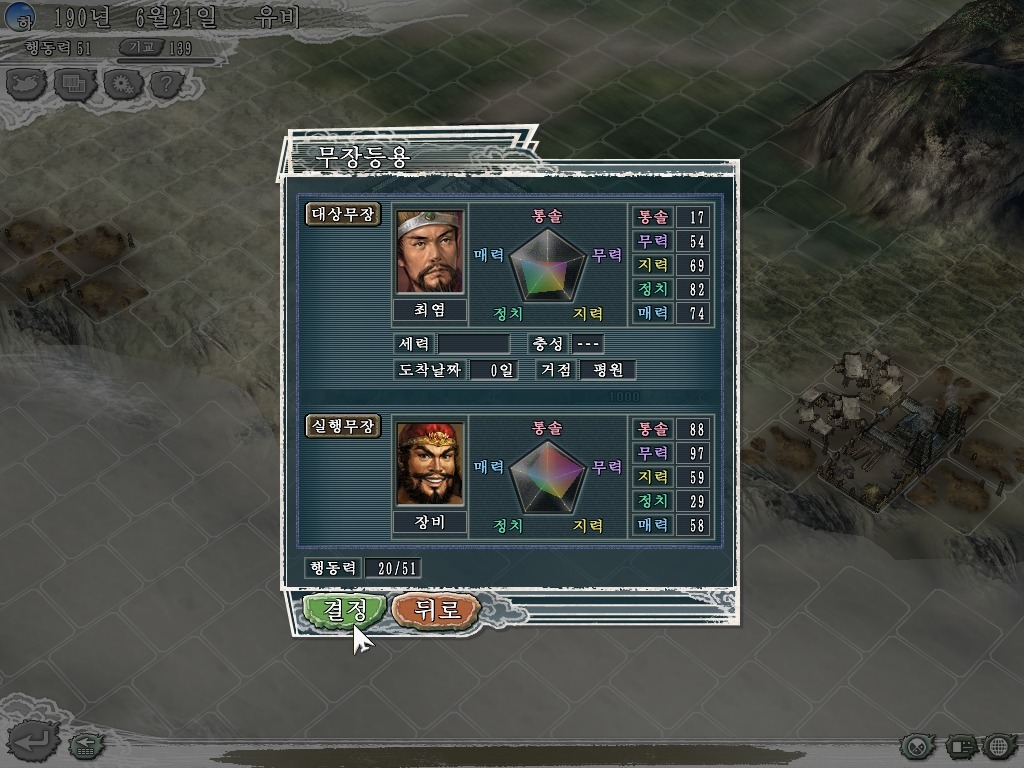Viewport: 1024px width, 768px height.
Task: Click the 대상무장 target officer button
Action: coord(342,214)
